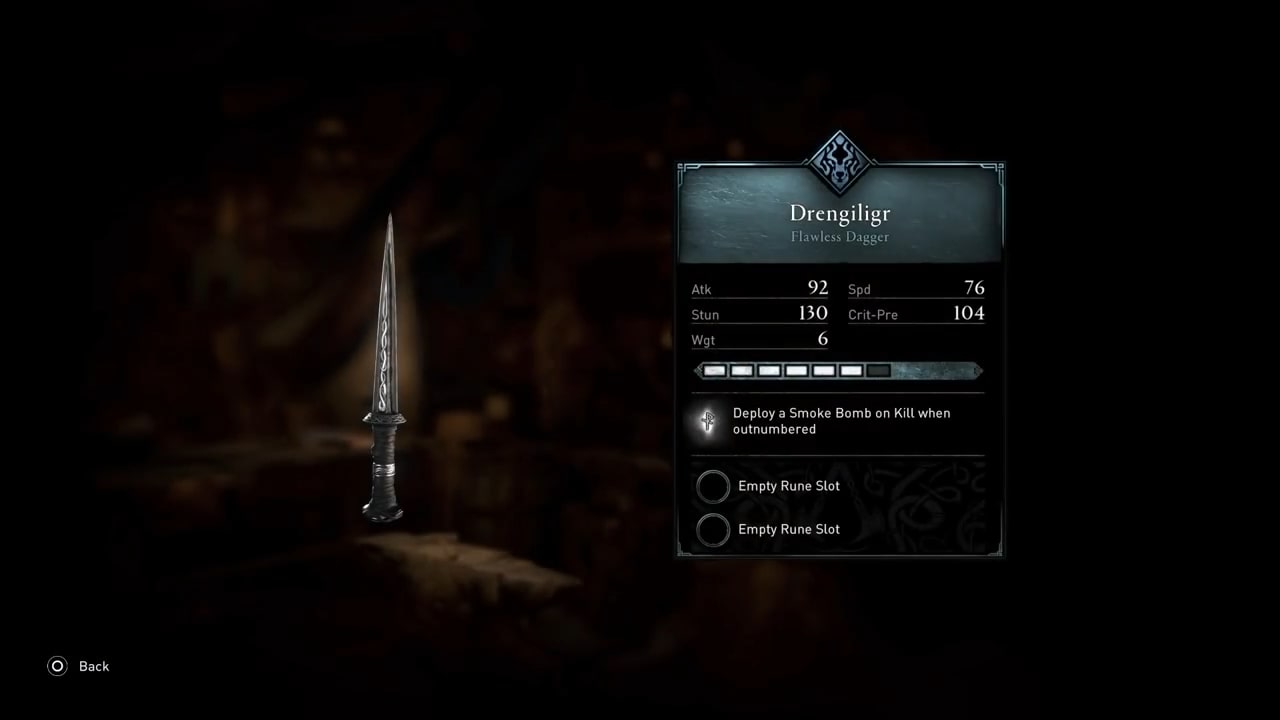The width and height of the screenshot is (1280, 720).
Task: Click the weapon upgrade progress bar
Action: 838,370
